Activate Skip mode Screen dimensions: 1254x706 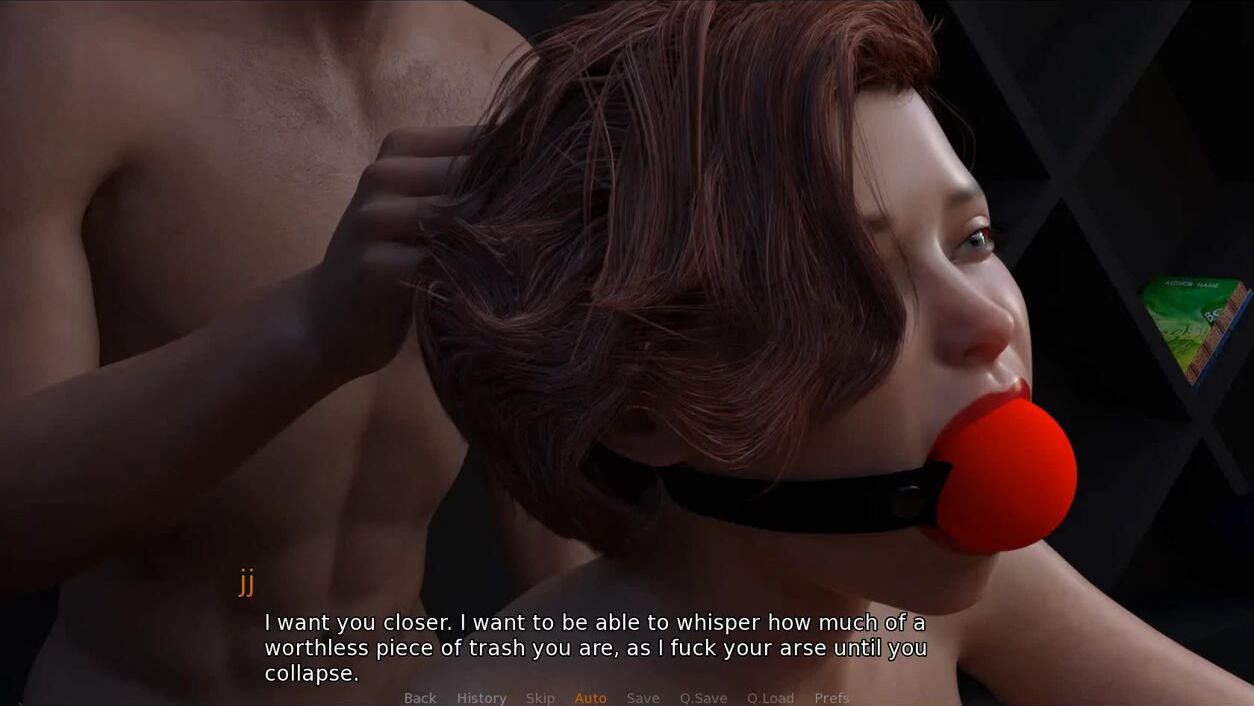pyautogui.click(x=540, y=698)
